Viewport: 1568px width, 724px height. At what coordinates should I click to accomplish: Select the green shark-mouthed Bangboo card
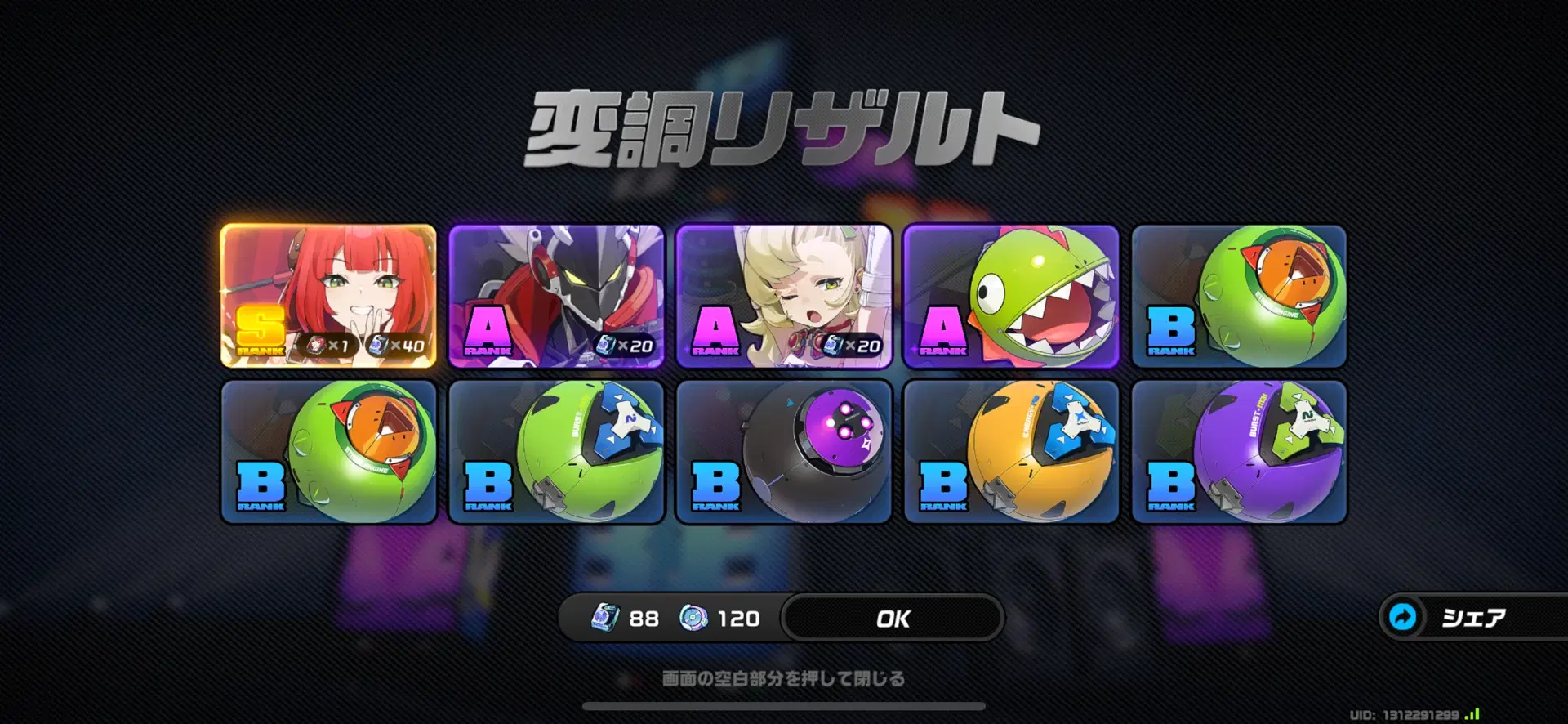click(x=1010, y=294)
